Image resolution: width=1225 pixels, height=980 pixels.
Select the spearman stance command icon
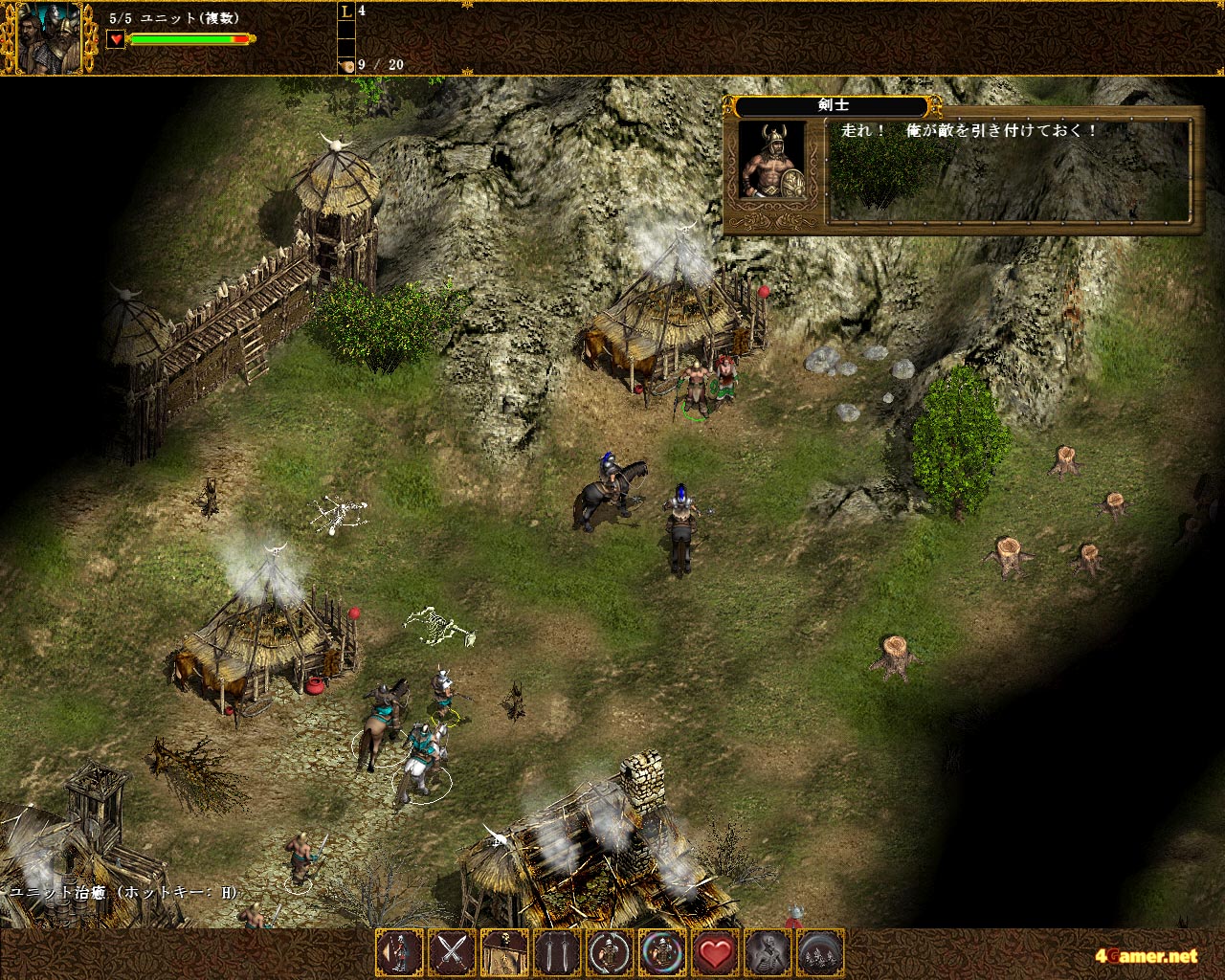(399, 952)
